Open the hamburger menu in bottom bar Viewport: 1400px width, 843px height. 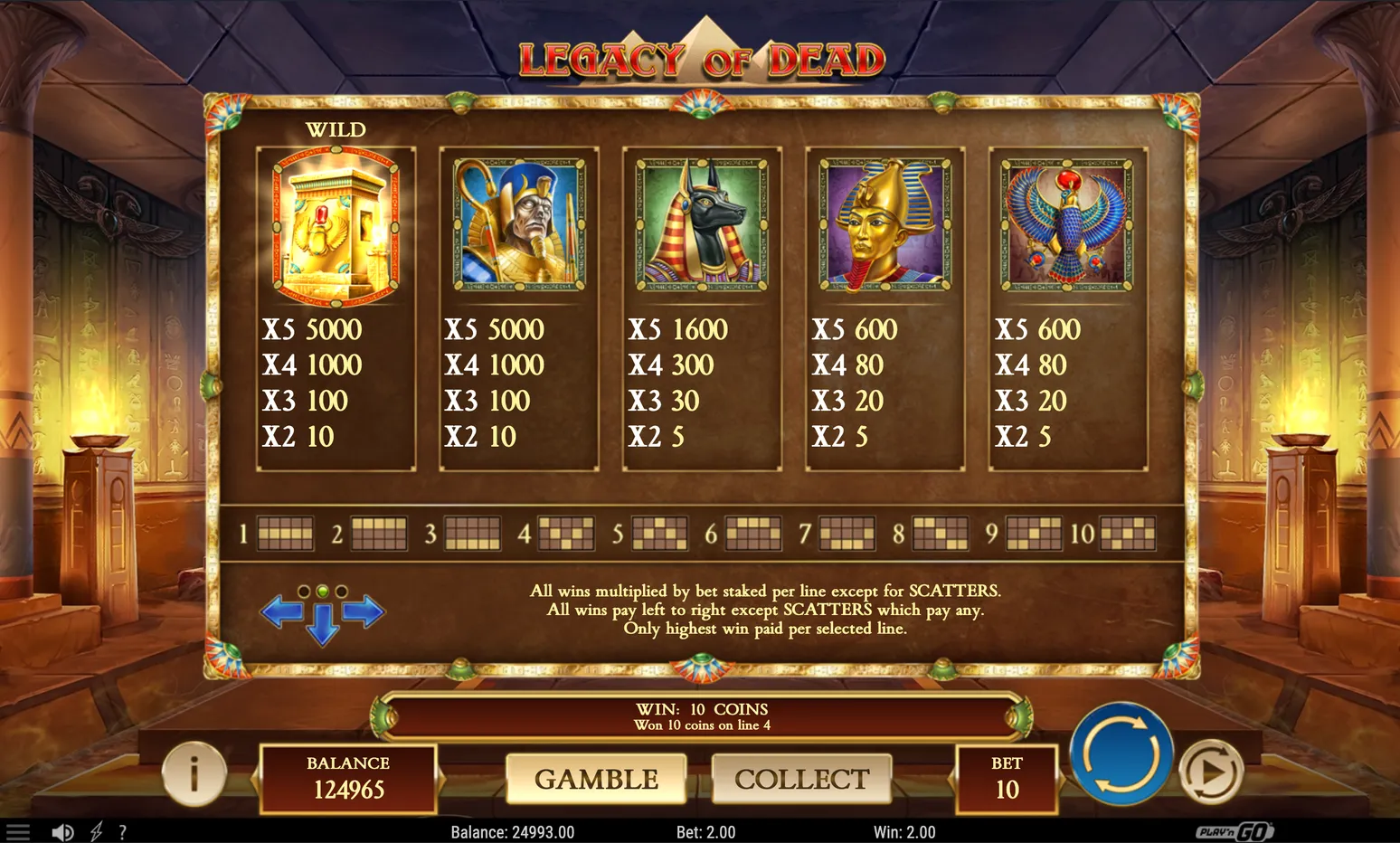click(x=18, y=832)
